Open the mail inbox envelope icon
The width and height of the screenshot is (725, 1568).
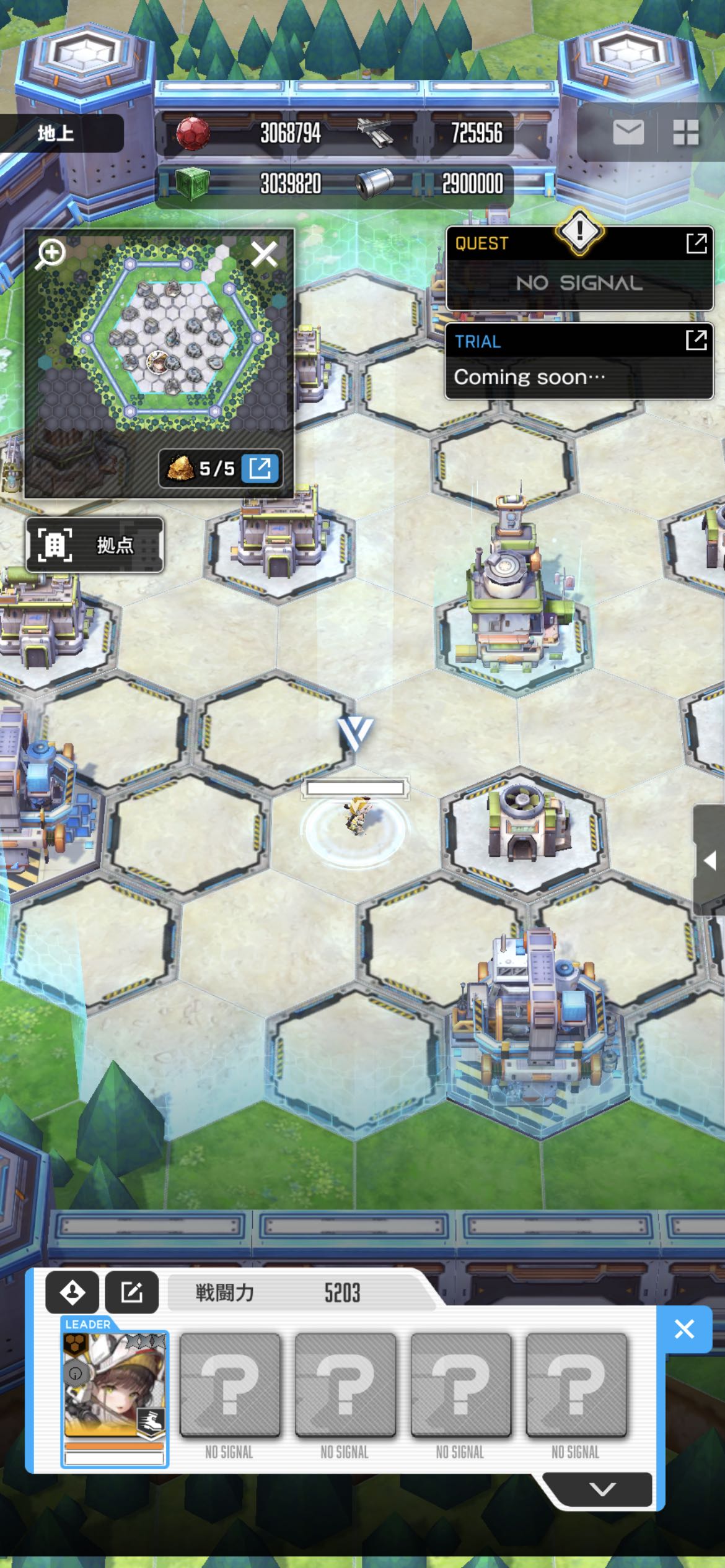628,132
